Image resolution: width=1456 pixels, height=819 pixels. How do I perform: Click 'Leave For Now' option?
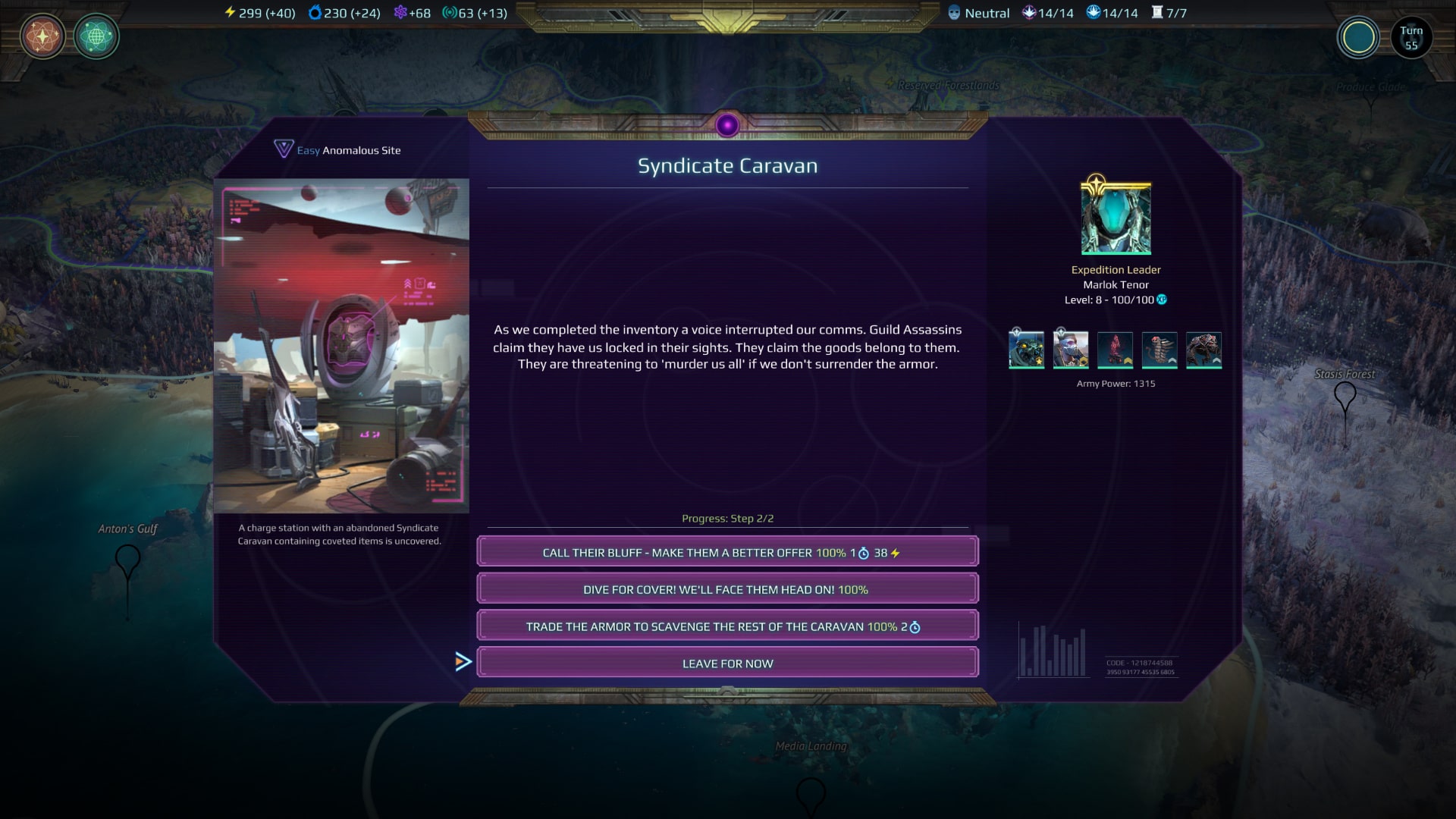pos(727,662)
